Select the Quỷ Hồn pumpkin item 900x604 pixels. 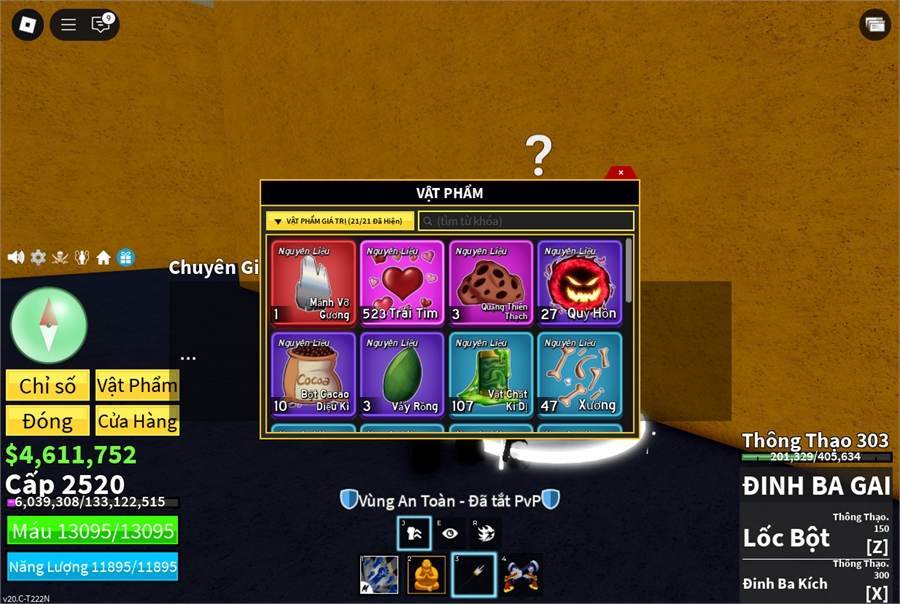click(578, 282)
